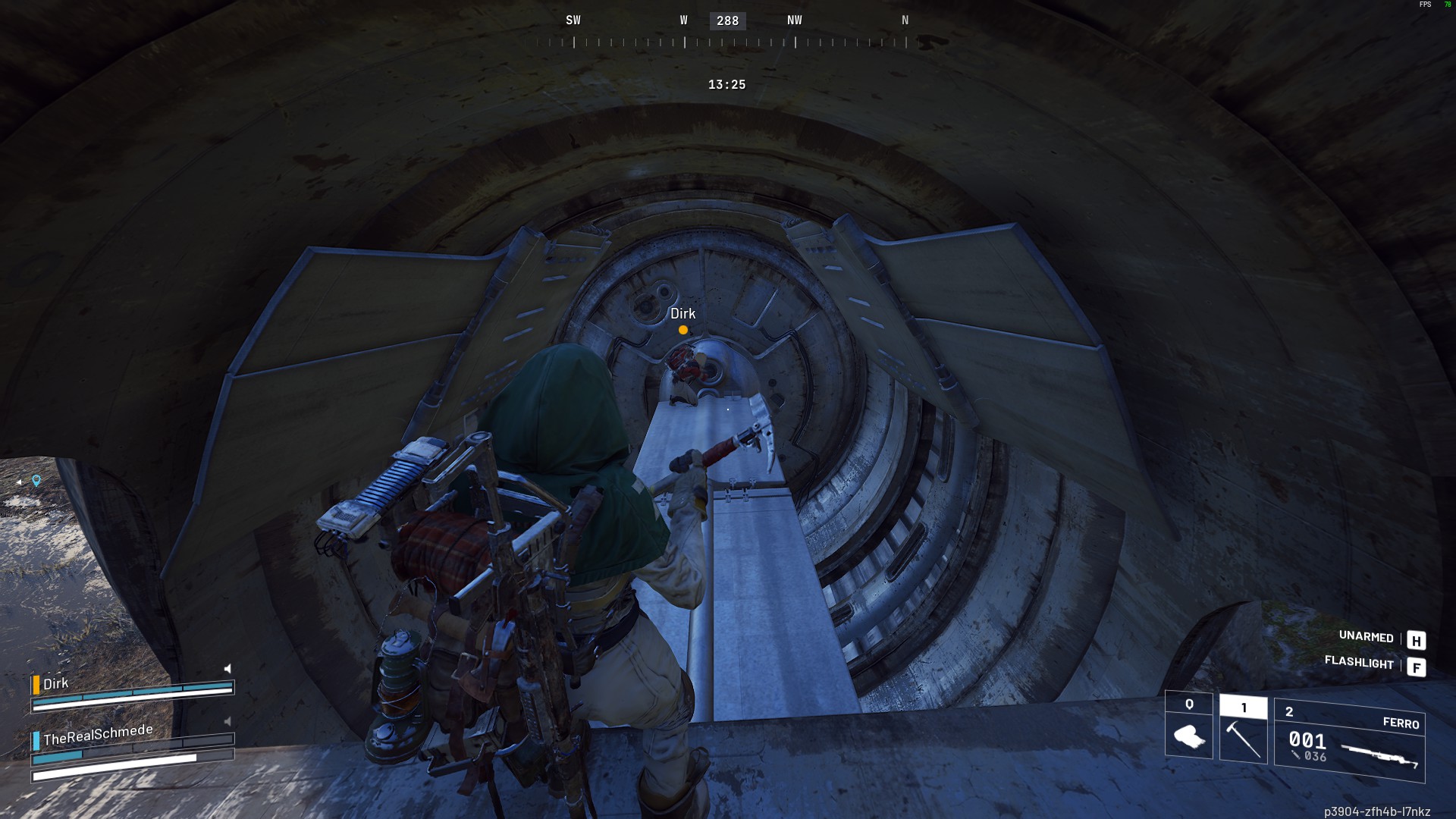Select the Q quick-use item slot
This screenshot has height=819, width=1456.
click(x=1188, y=726)
